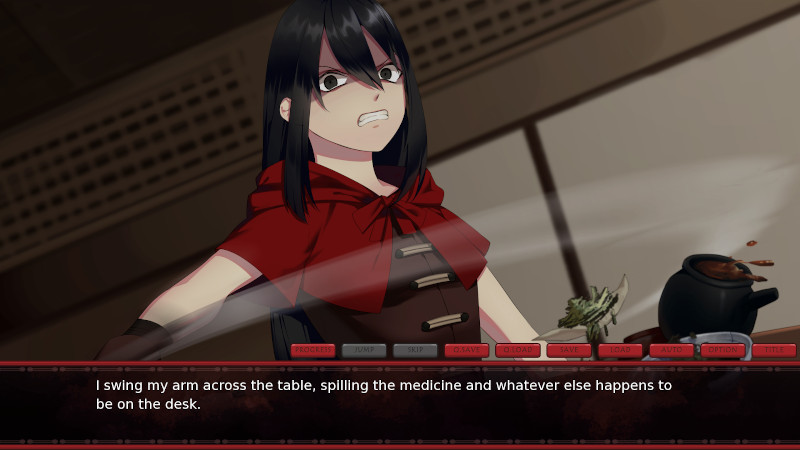Viewport: 800px width, 450px height.
Task: Activate the Skip button
Action: point(415,350)
